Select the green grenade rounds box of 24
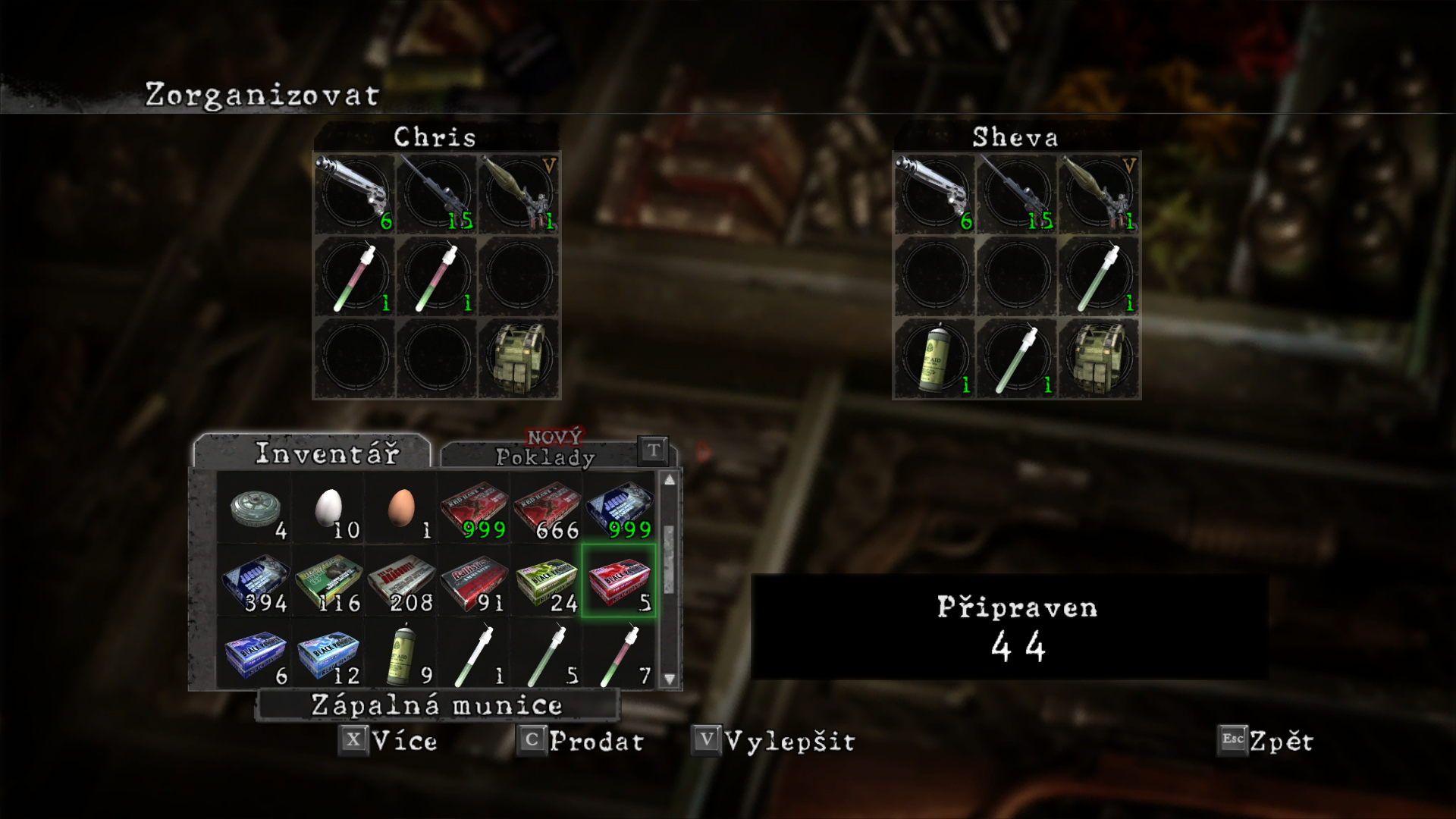This screenshot has height=819, width=1456. (548, 581)
